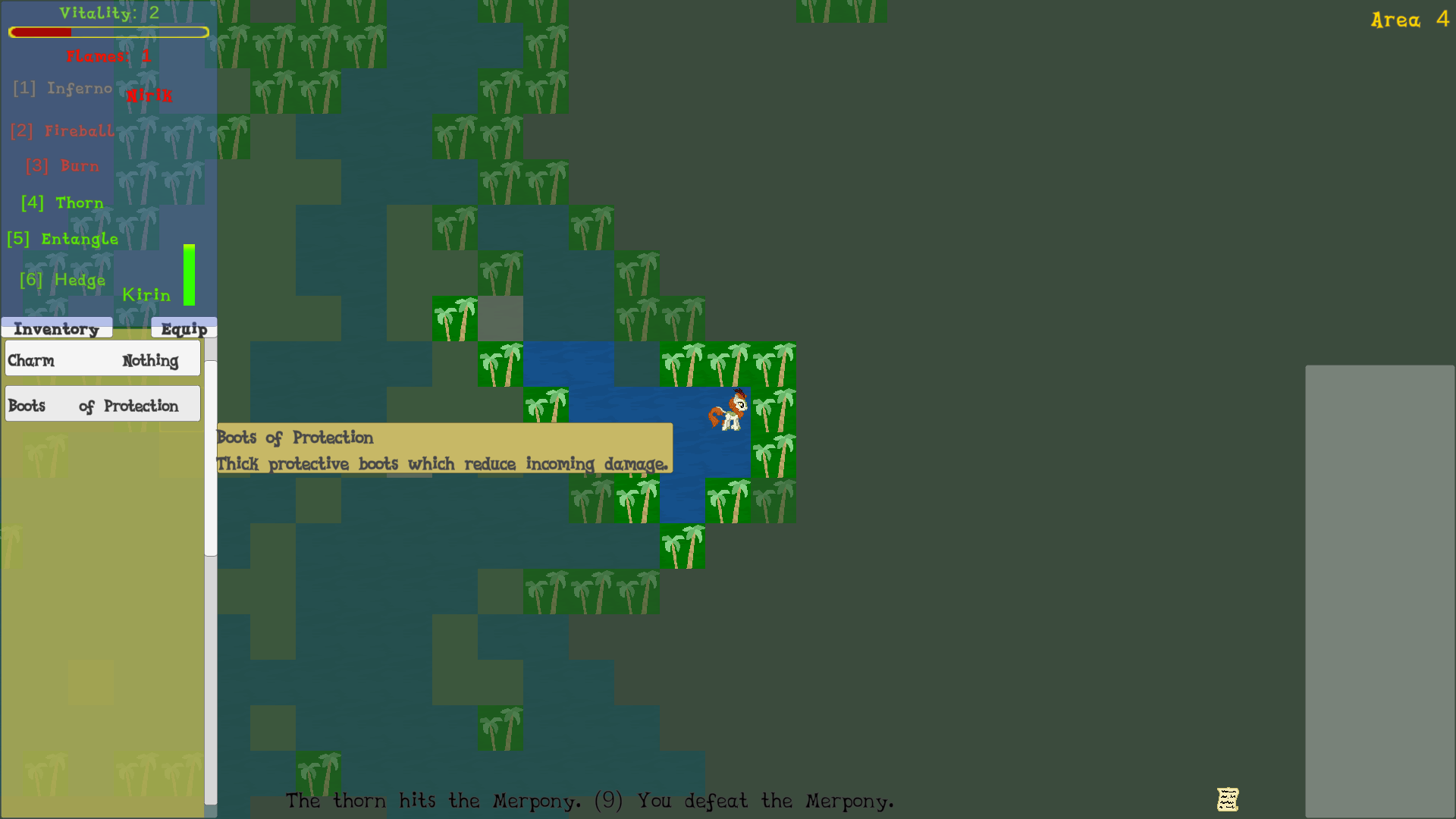Select the Fireball ability
The width and height of the screenshot is (1456, 819).
click(63, 131)
